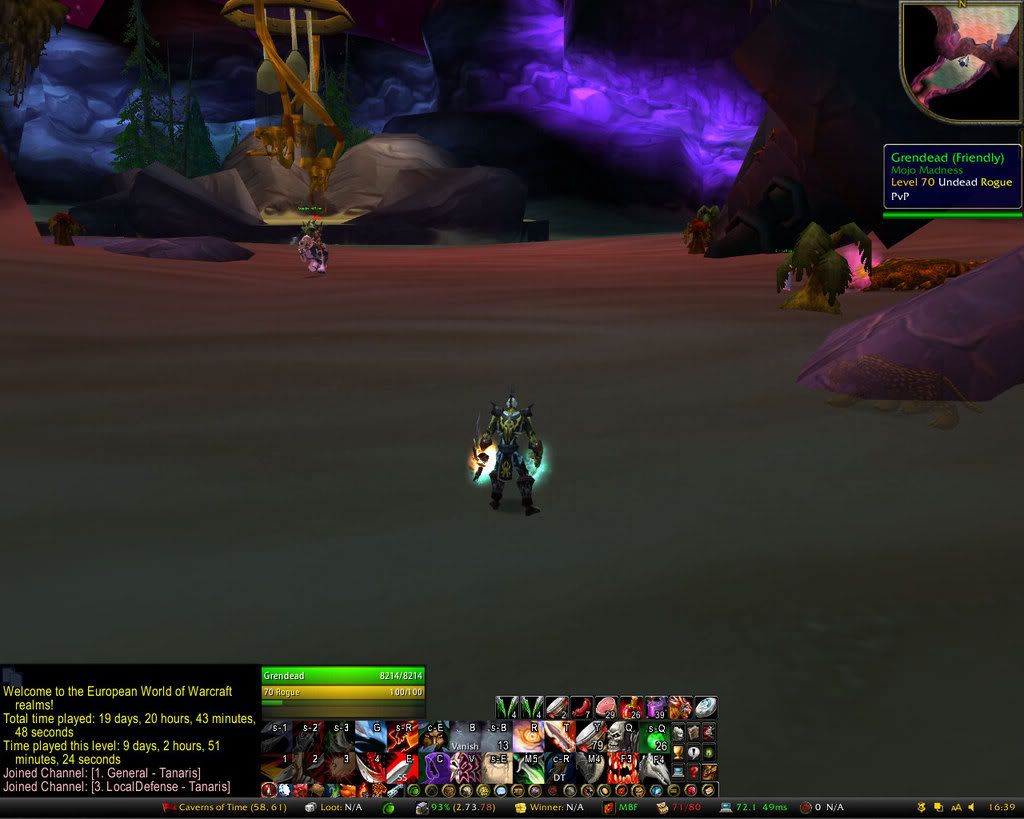Activate the Vanish ability
The width and height of the screenshot is (1024, 819).
466,738
